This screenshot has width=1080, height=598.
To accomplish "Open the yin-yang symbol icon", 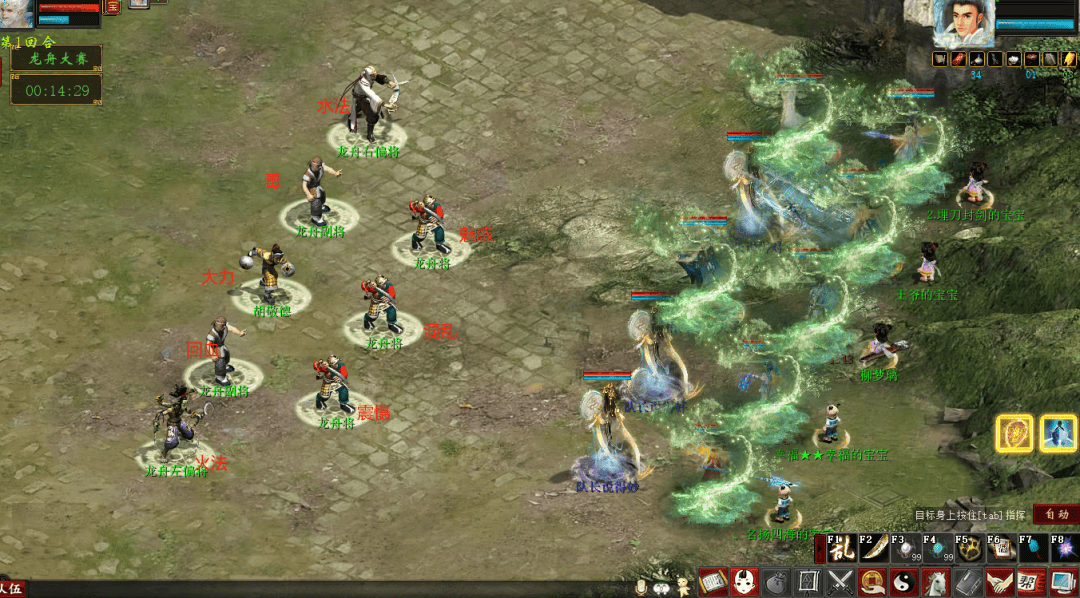I will (x=903, y=581).
